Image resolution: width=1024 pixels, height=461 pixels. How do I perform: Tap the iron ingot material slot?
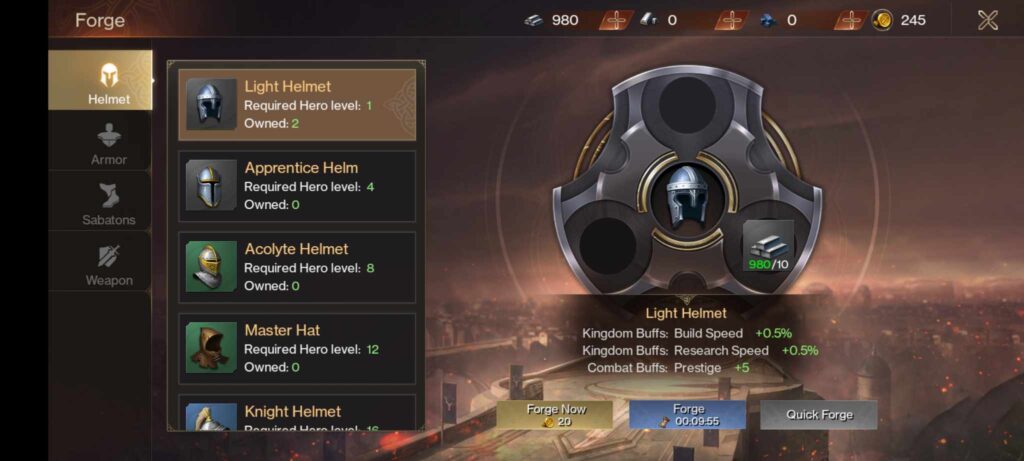pyautogui.click(x=767, y=244)
